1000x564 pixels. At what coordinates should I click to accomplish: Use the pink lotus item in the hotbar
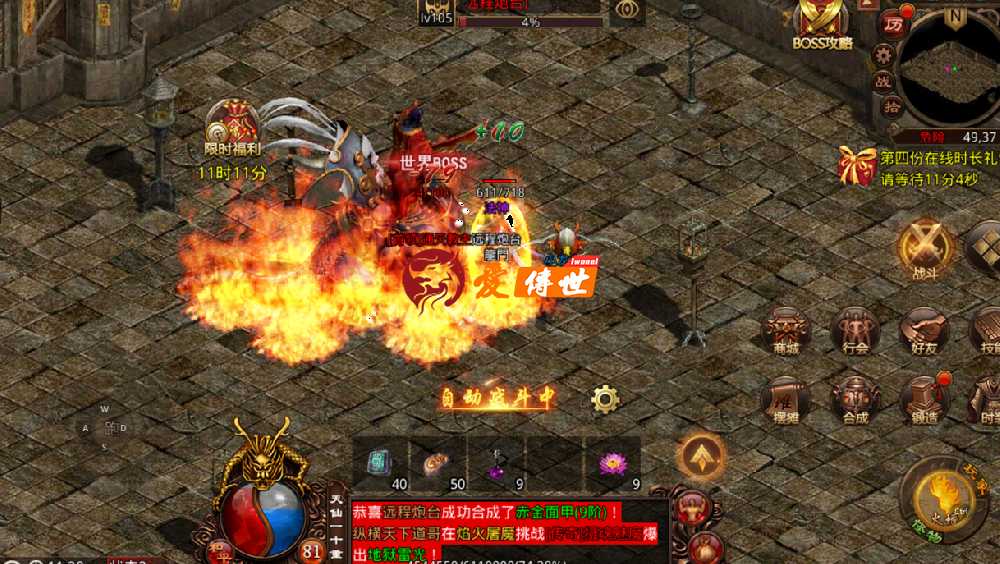click(x=611, y=463)
